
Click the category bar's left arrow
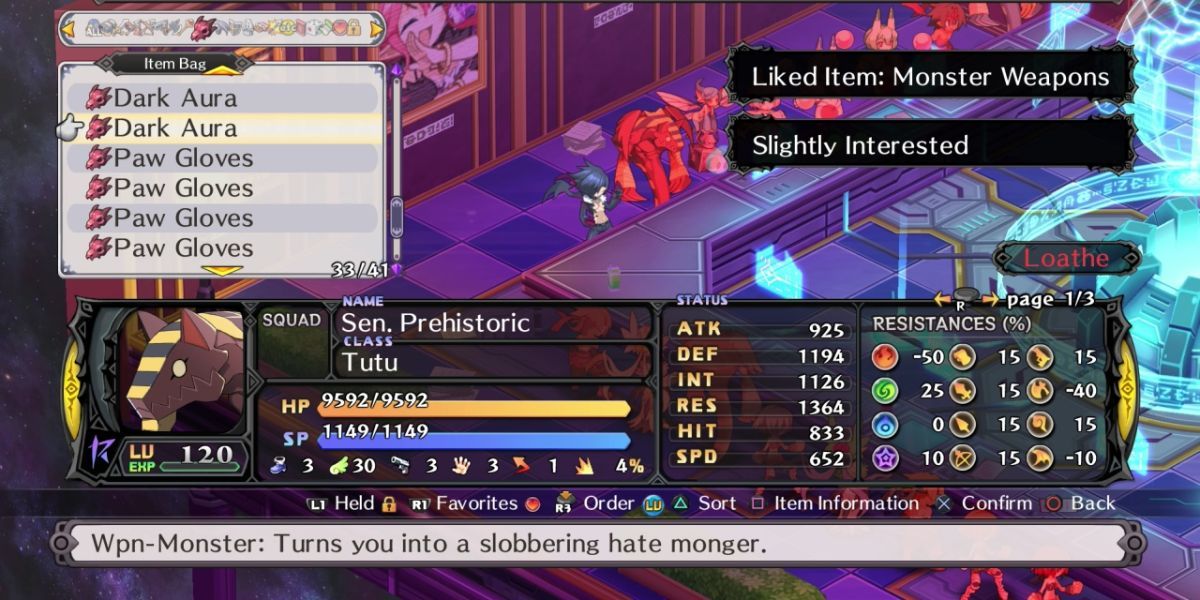point(69,28)
